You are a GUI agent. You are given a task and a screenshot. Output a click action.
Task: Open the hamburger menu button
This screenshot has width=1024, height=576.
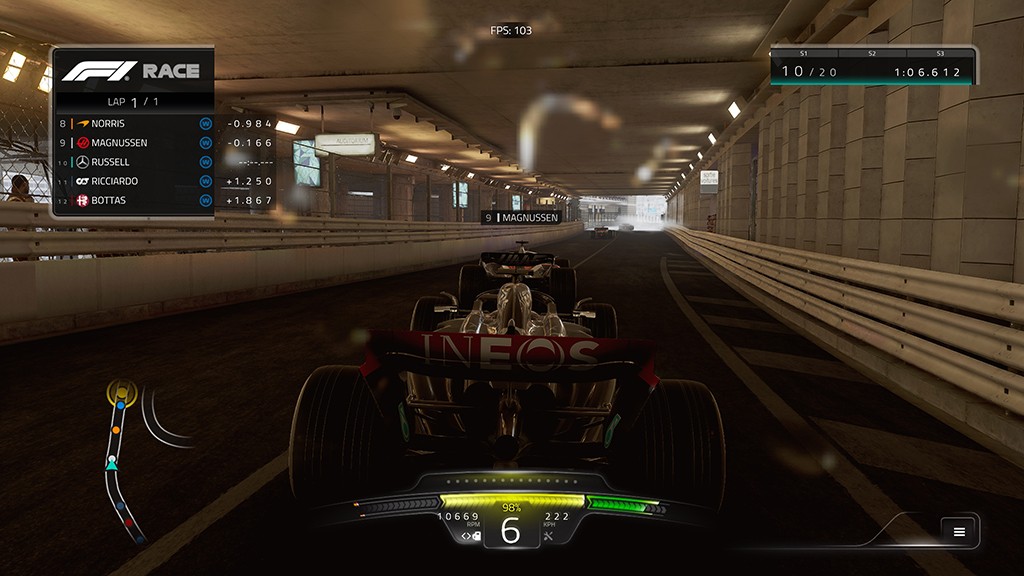[959, 531]
